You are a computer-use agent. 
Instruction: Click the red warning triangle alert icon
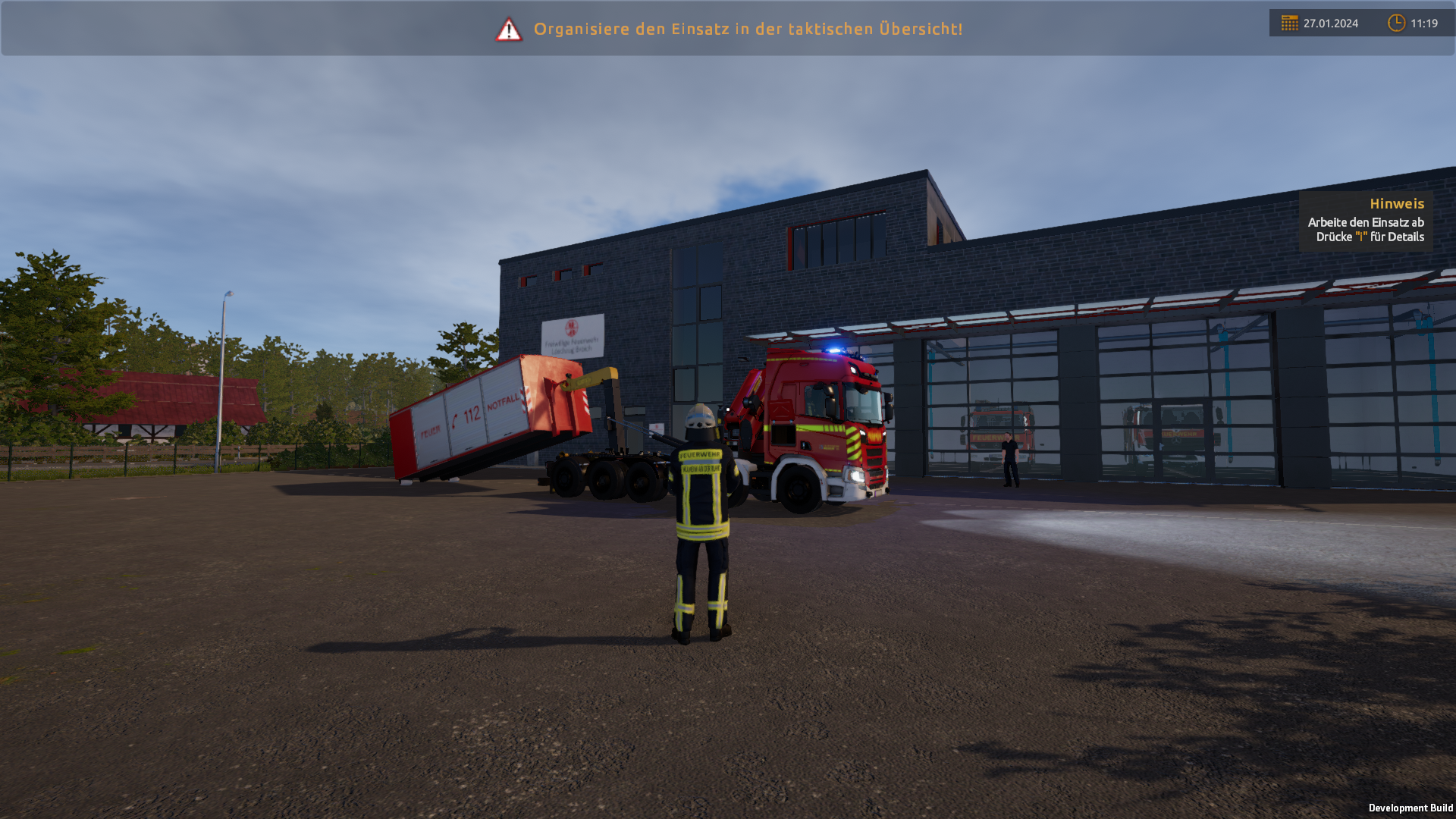click(x=509, y=30)
